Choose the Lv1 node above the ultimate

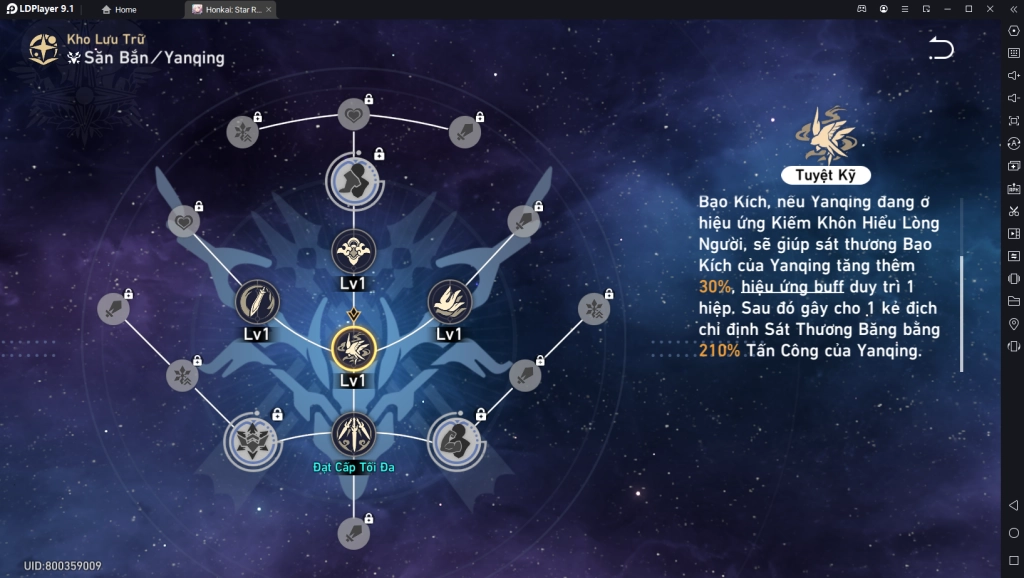[x=353, y=250]
